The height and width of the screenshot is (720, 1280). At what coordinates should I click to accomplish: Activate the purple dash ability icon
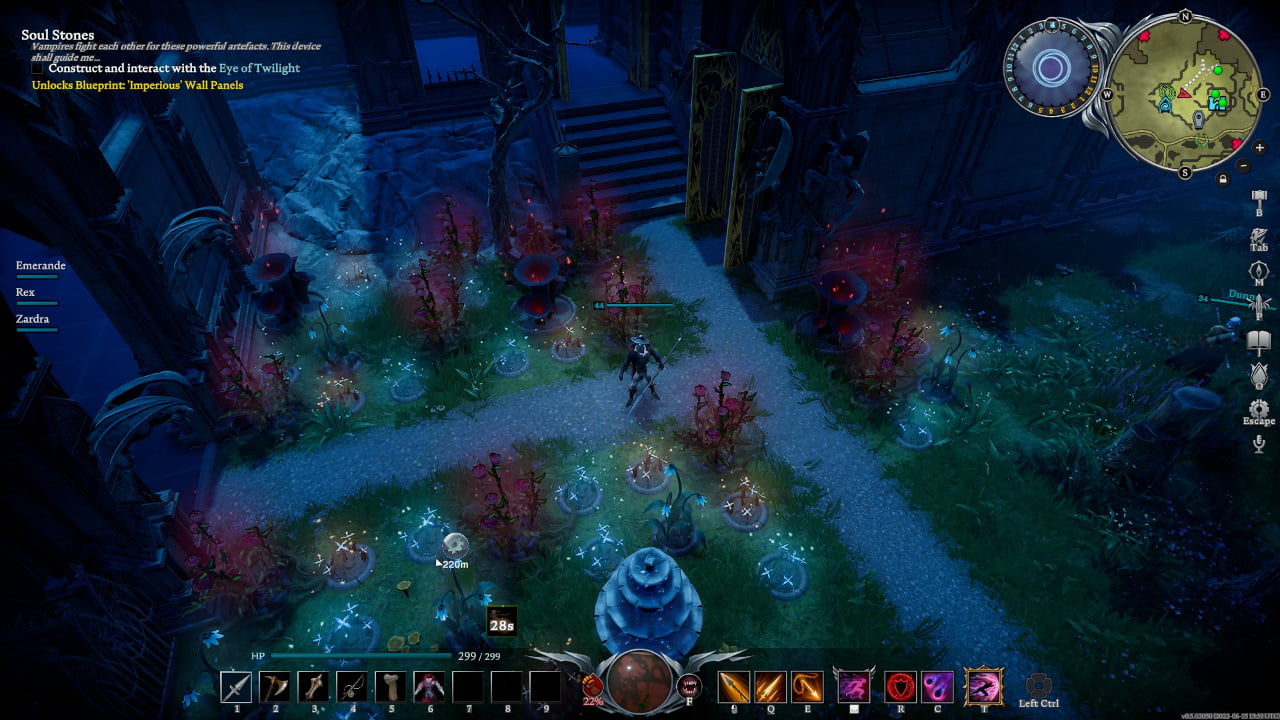point(853,686)
